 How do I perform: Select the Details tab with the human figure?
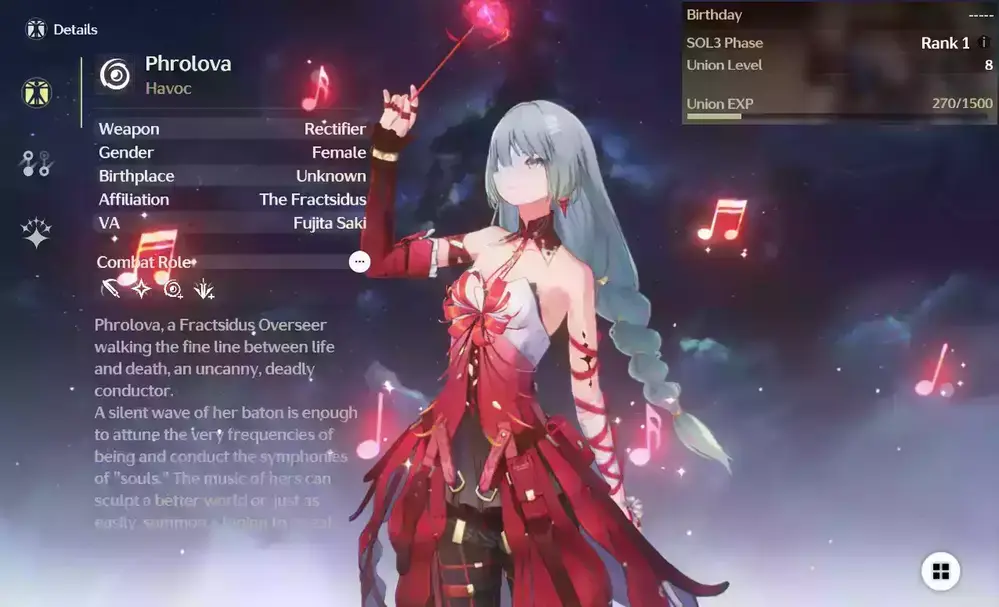[x=37, y=93]
